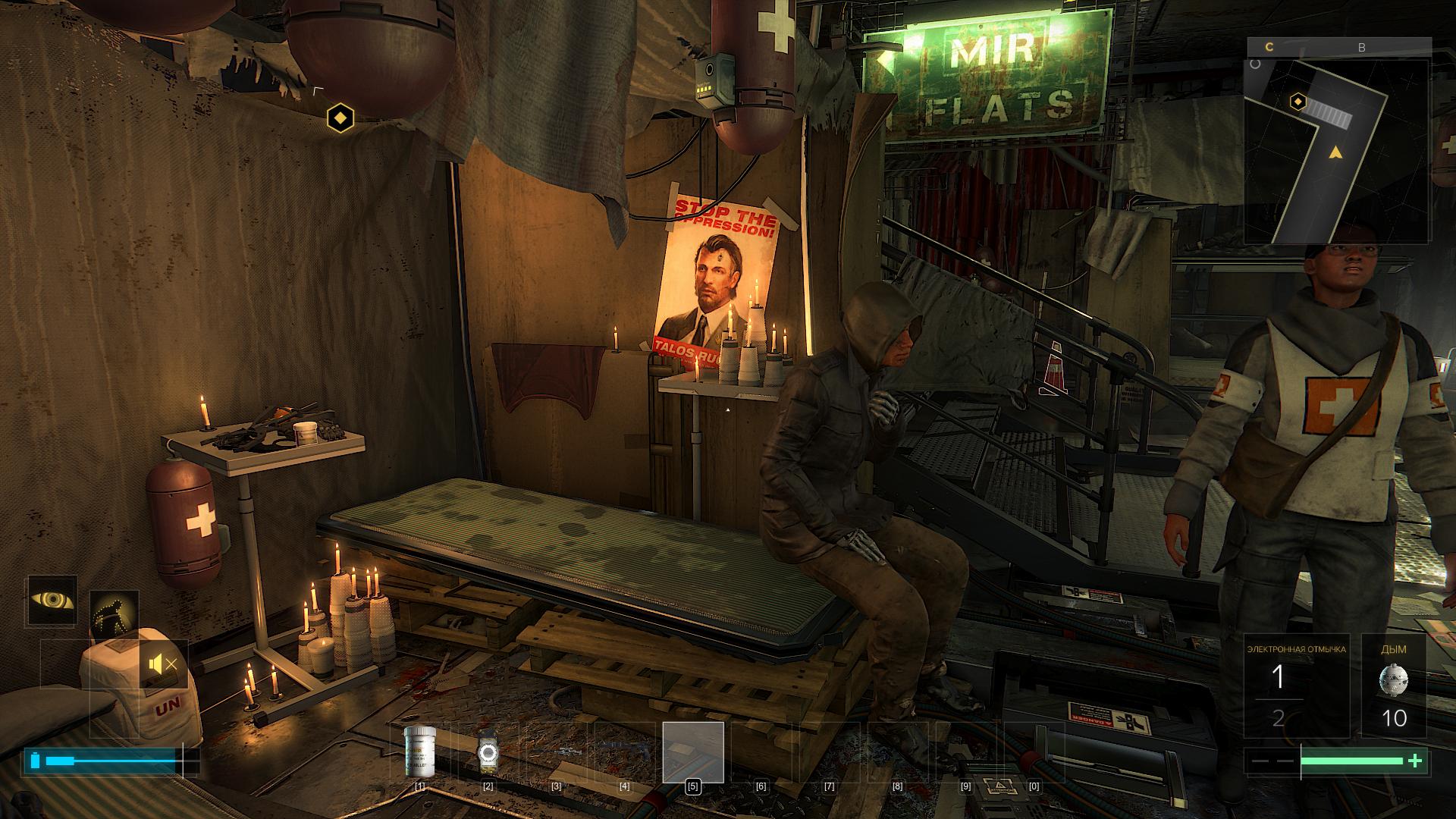This screenshot has width=1456, height=819.
Task: Select the hexagonal objective marker on the minimap
Action: point(1298,102)
